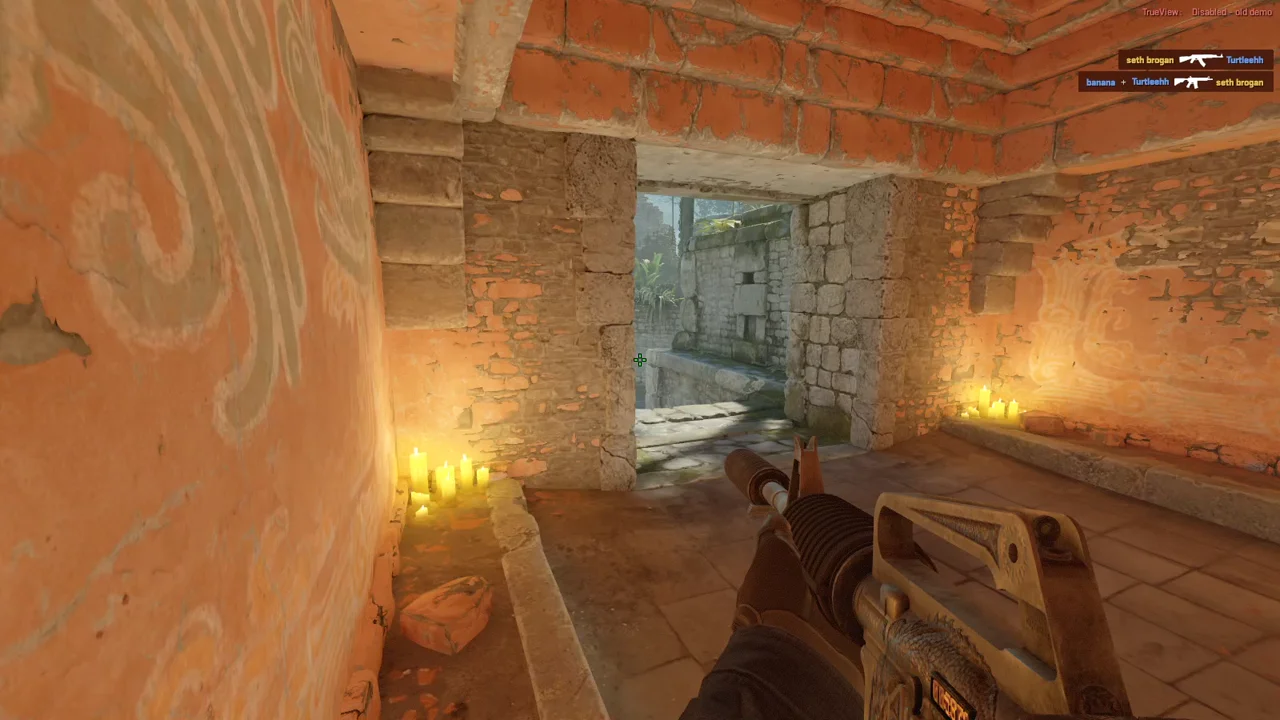Click Turtleehh's name in the bottom kill entry
Viewport: 1280px width, 720px height.
[1150, 82]
